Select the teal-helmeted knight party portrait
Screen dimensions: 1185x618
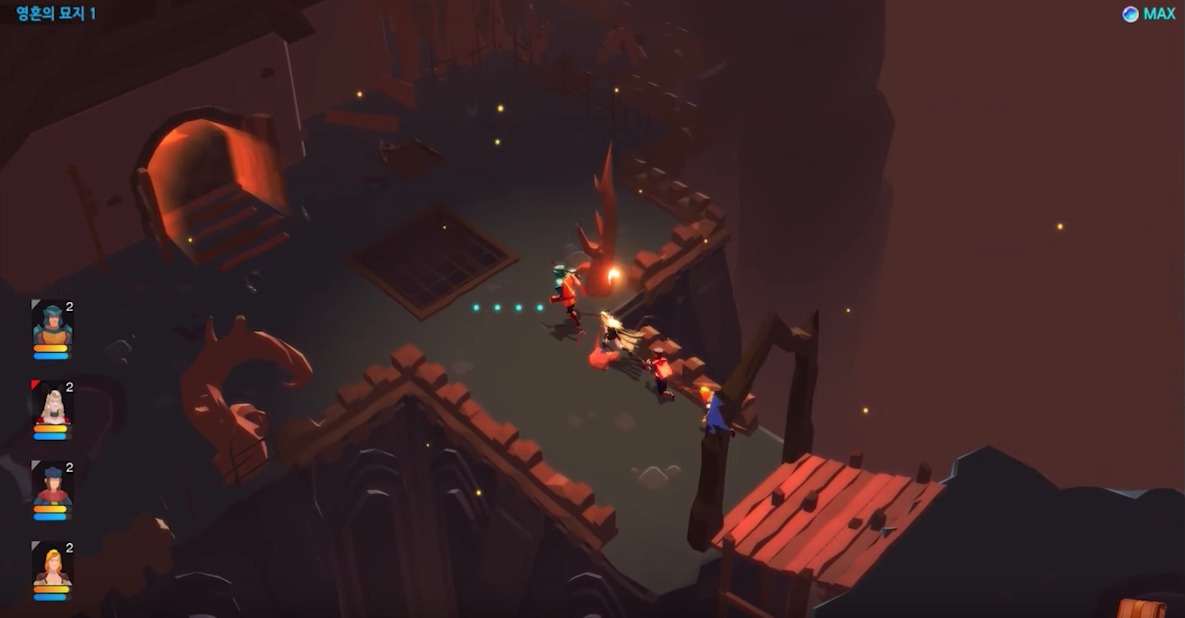(52, 324)
